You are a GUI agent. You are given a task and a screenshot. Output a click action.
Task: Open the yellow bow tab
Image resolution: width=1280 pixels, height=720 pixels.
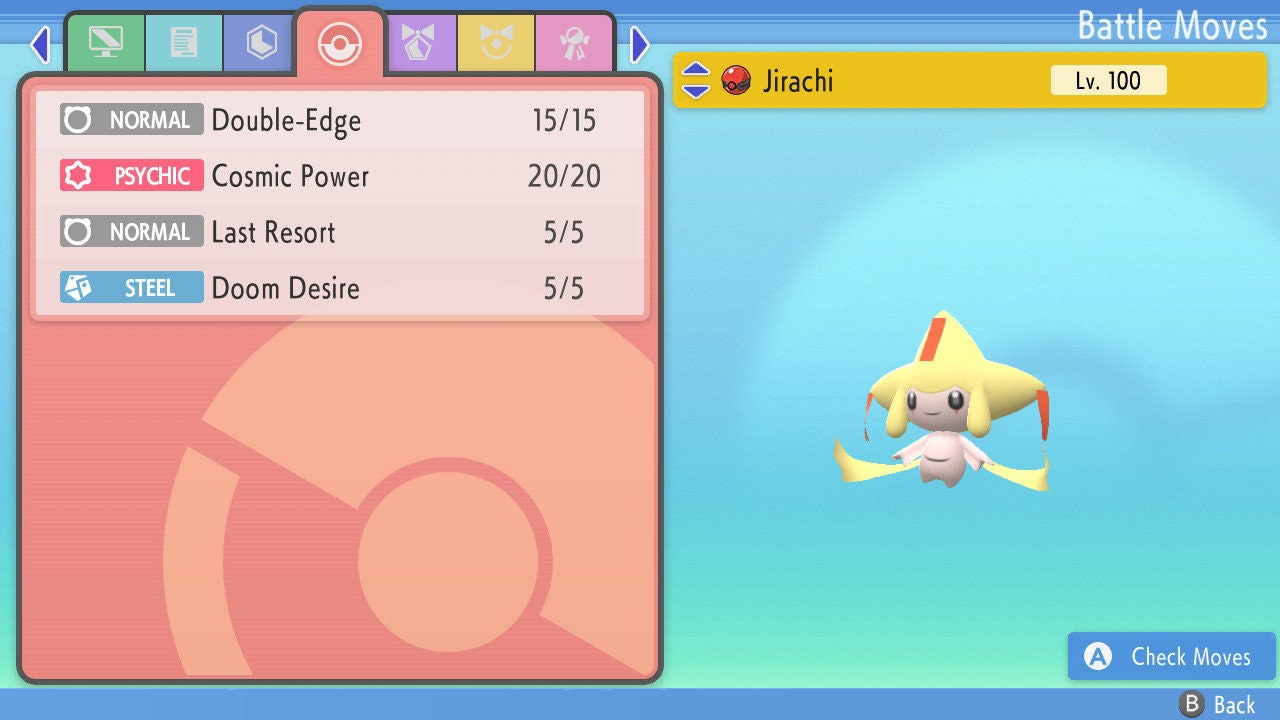(x=496, y=43)
